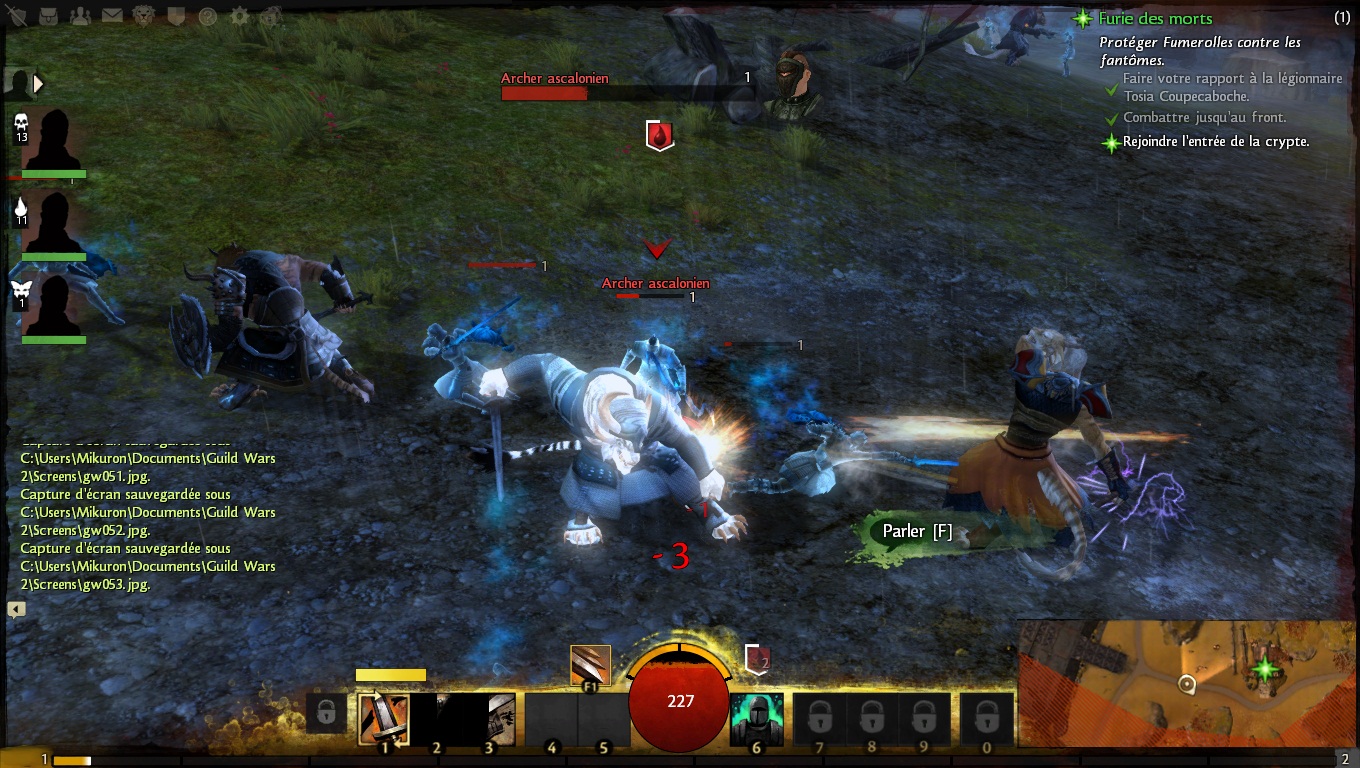Select the party member with skull icon
The width and height of the screenshot is (1360, 768).
tap(52, 140)
